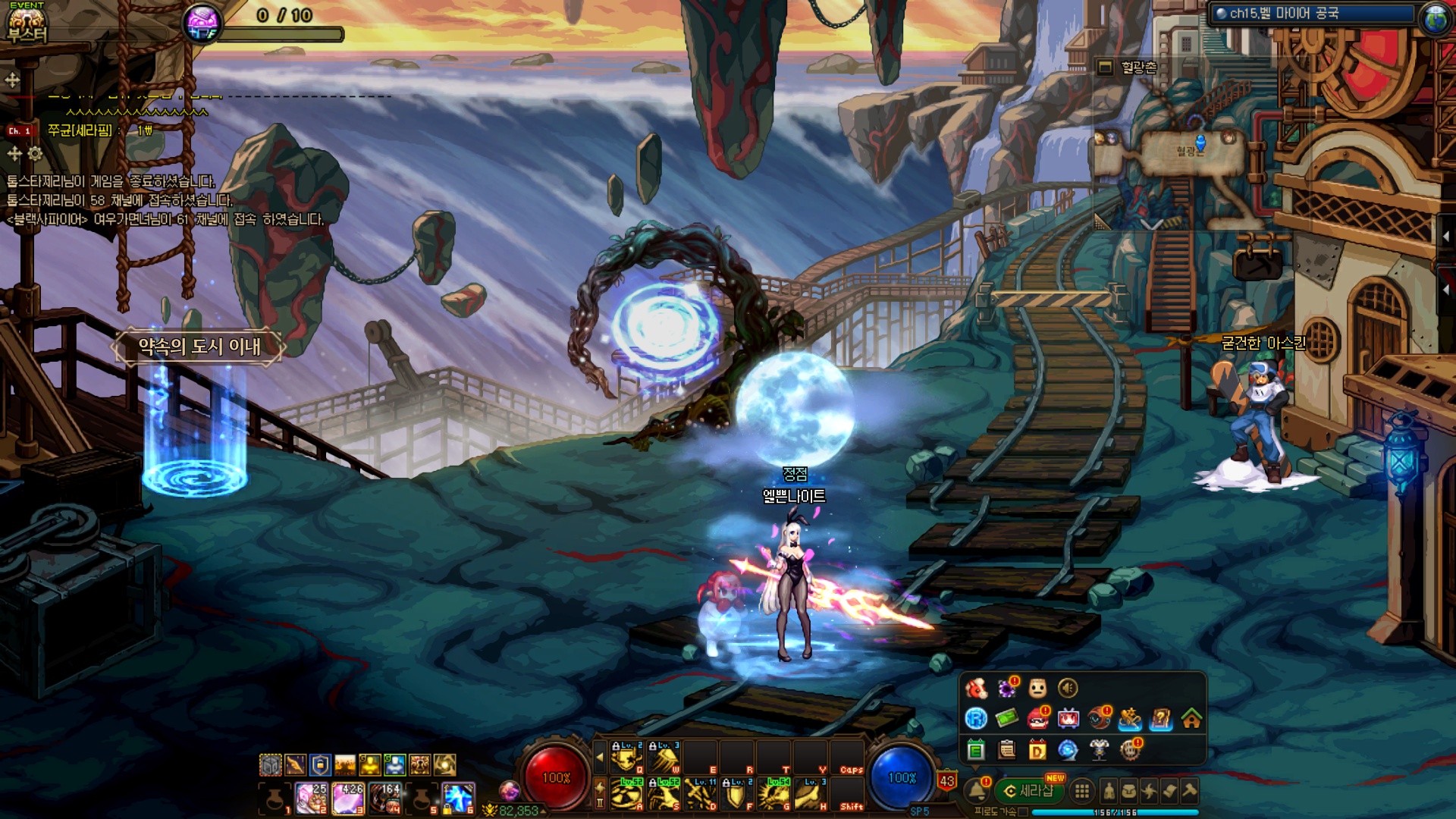Use the quick slot item showing 426
This screenshot has width=1456, height=819.
(x=348, y=798)
